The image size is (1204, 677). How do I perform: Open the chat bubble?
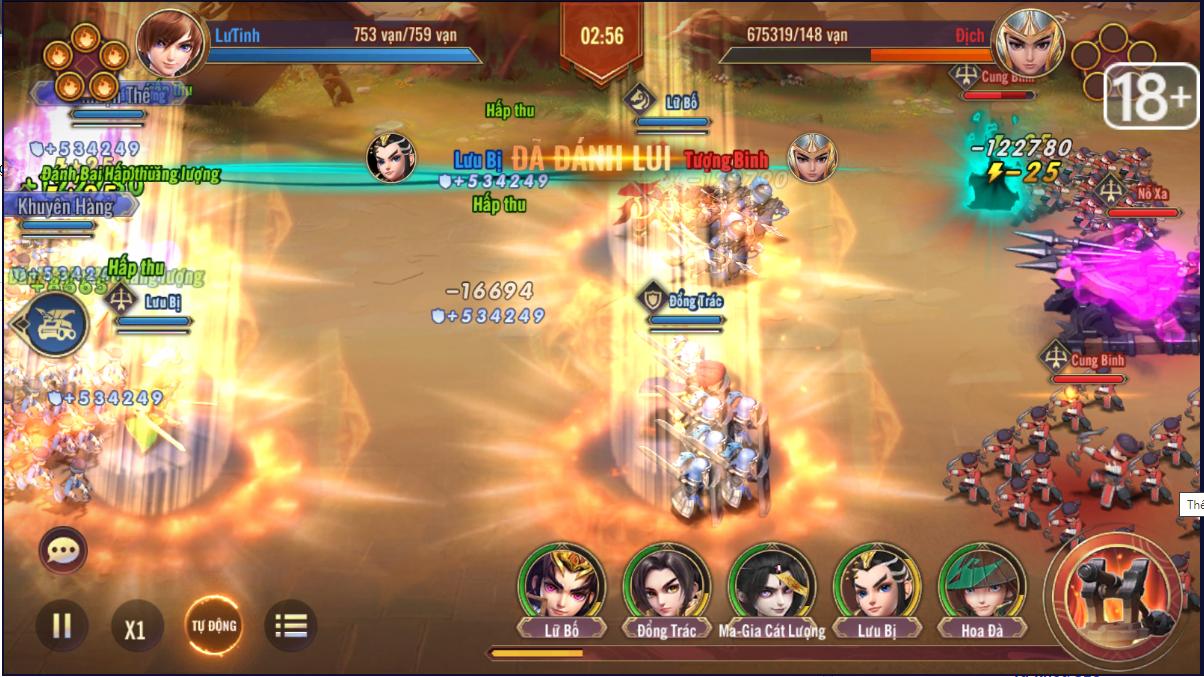(64, 550)
